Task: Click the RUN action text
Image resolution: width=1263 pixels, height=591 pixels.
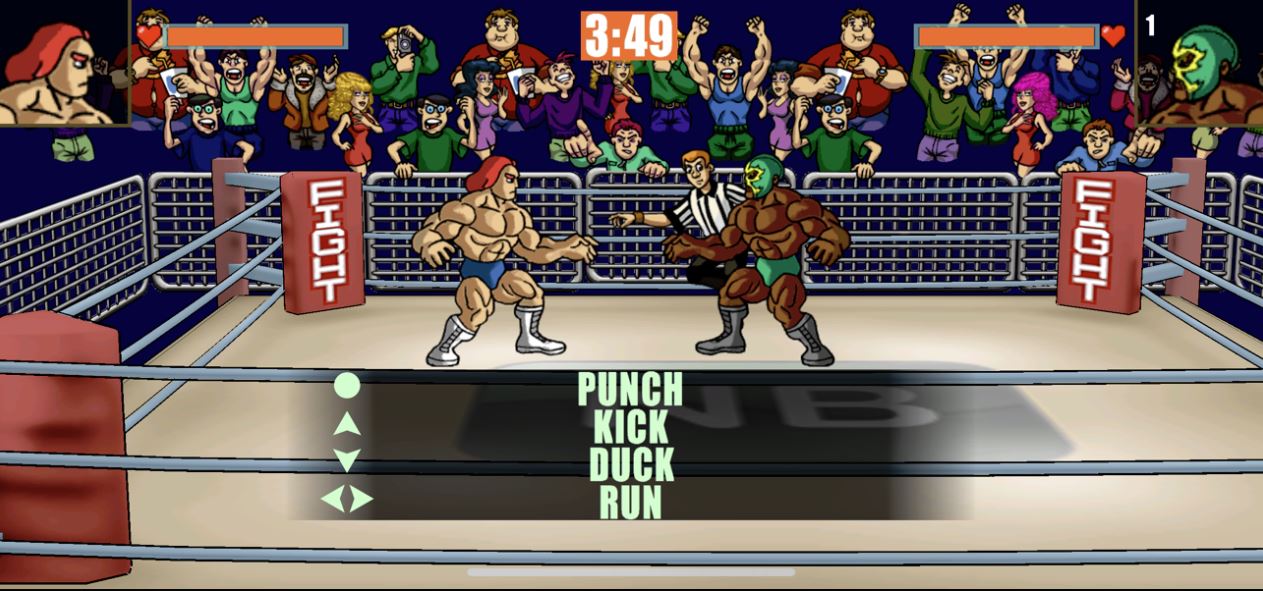Action: pos(630,502)
